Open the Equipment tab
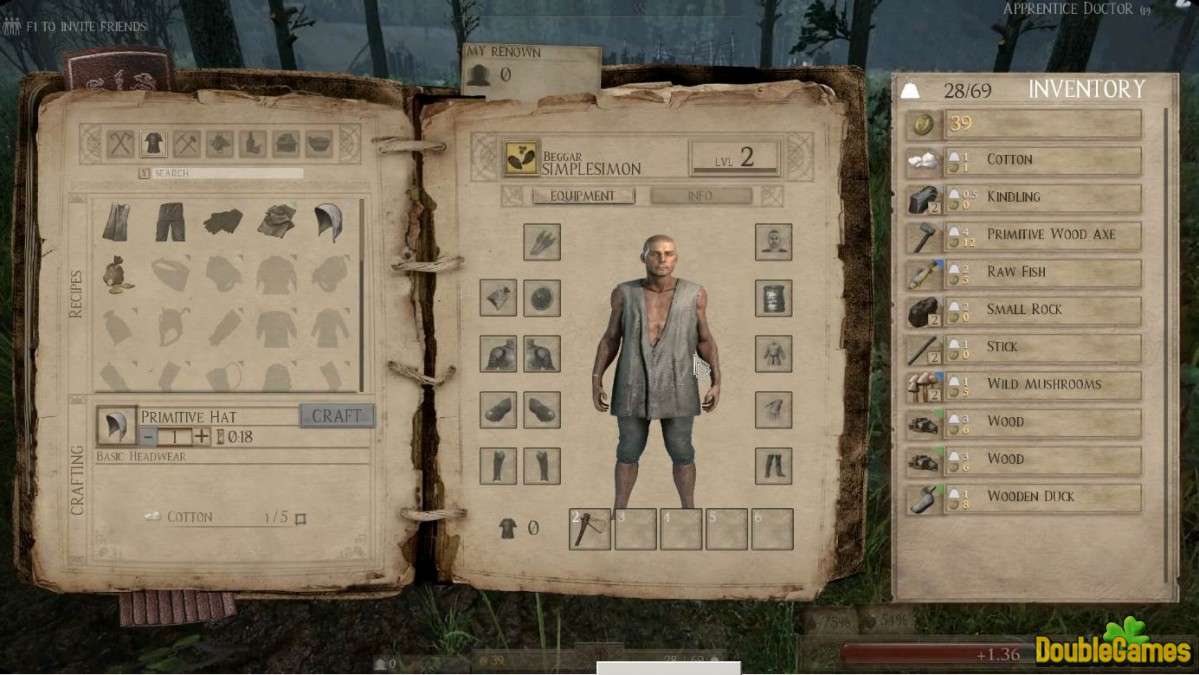This screenshot has height=675, width=1199. pos(583,196)
